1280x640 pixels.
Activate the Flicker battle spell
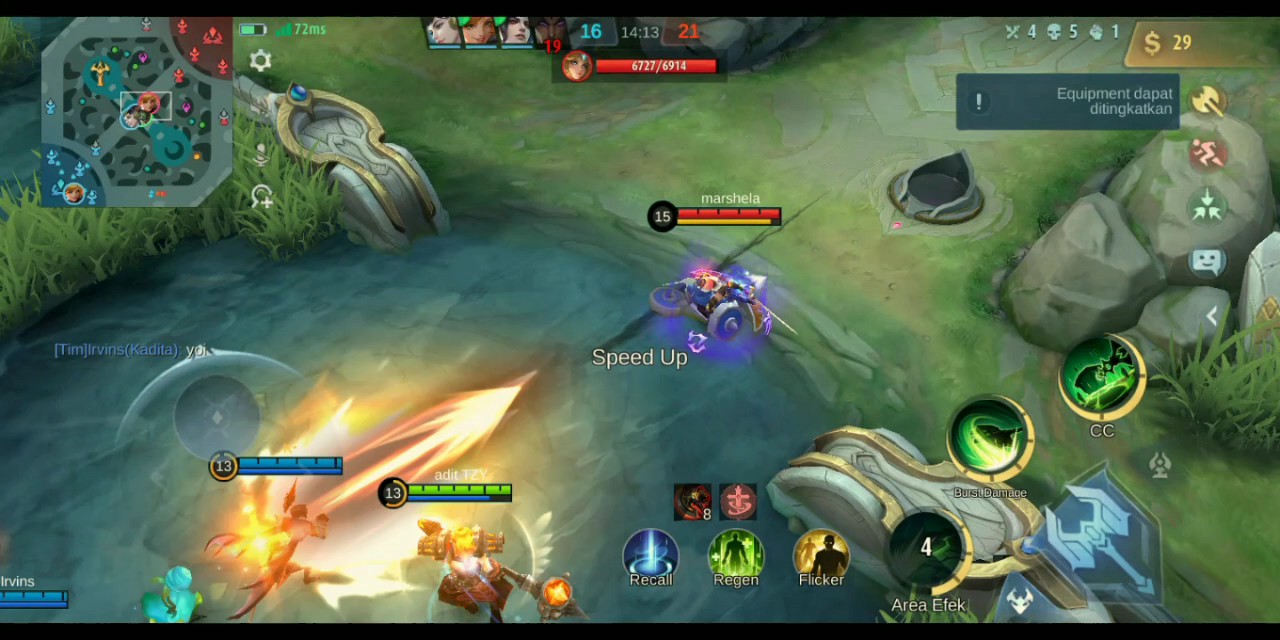821,555
